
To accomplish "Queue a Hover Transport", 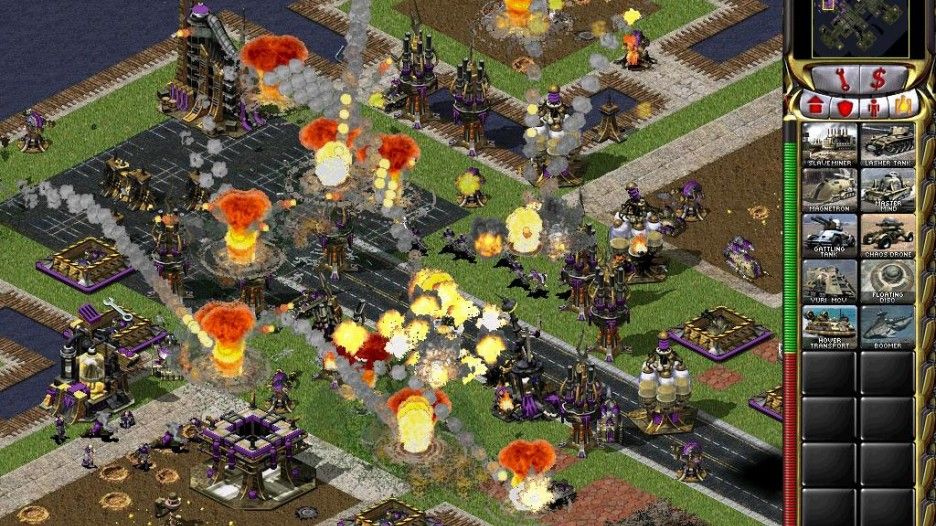I will click(829, 326).
